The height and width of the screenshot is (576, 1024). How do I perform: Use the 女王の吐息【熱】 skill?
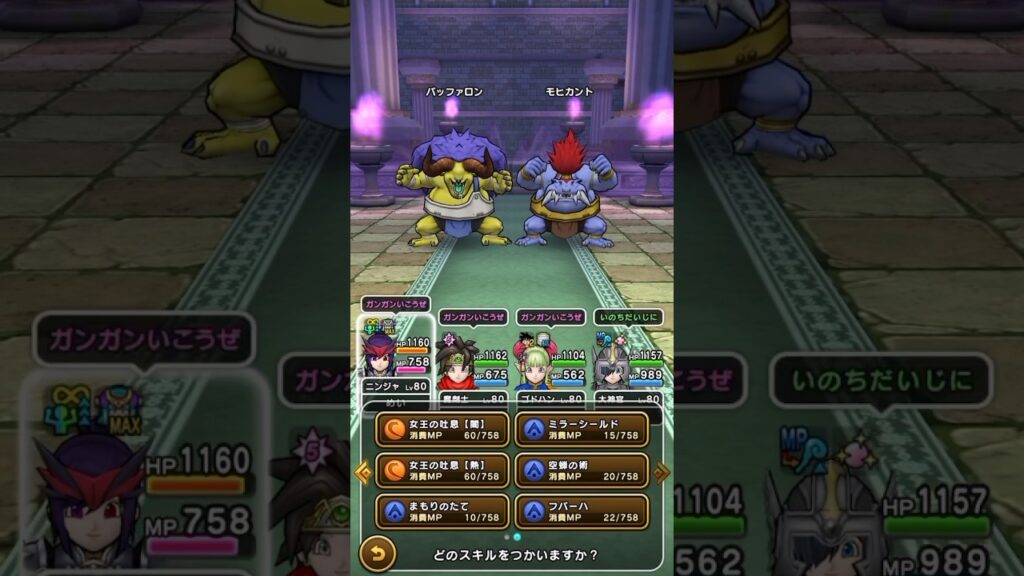tap(442, 470)
